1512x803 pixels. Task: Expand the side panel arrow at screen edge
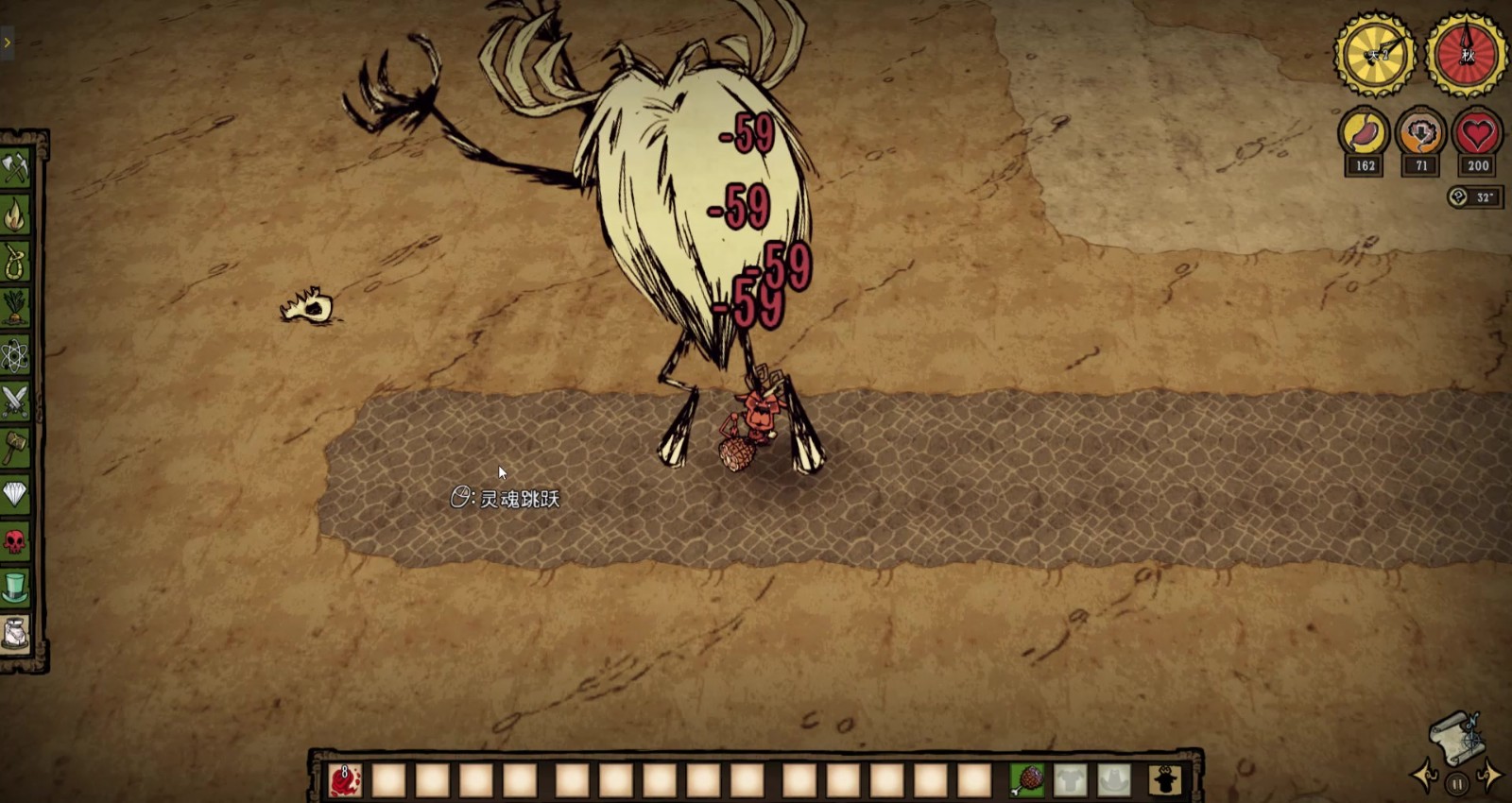click(7, 43)
